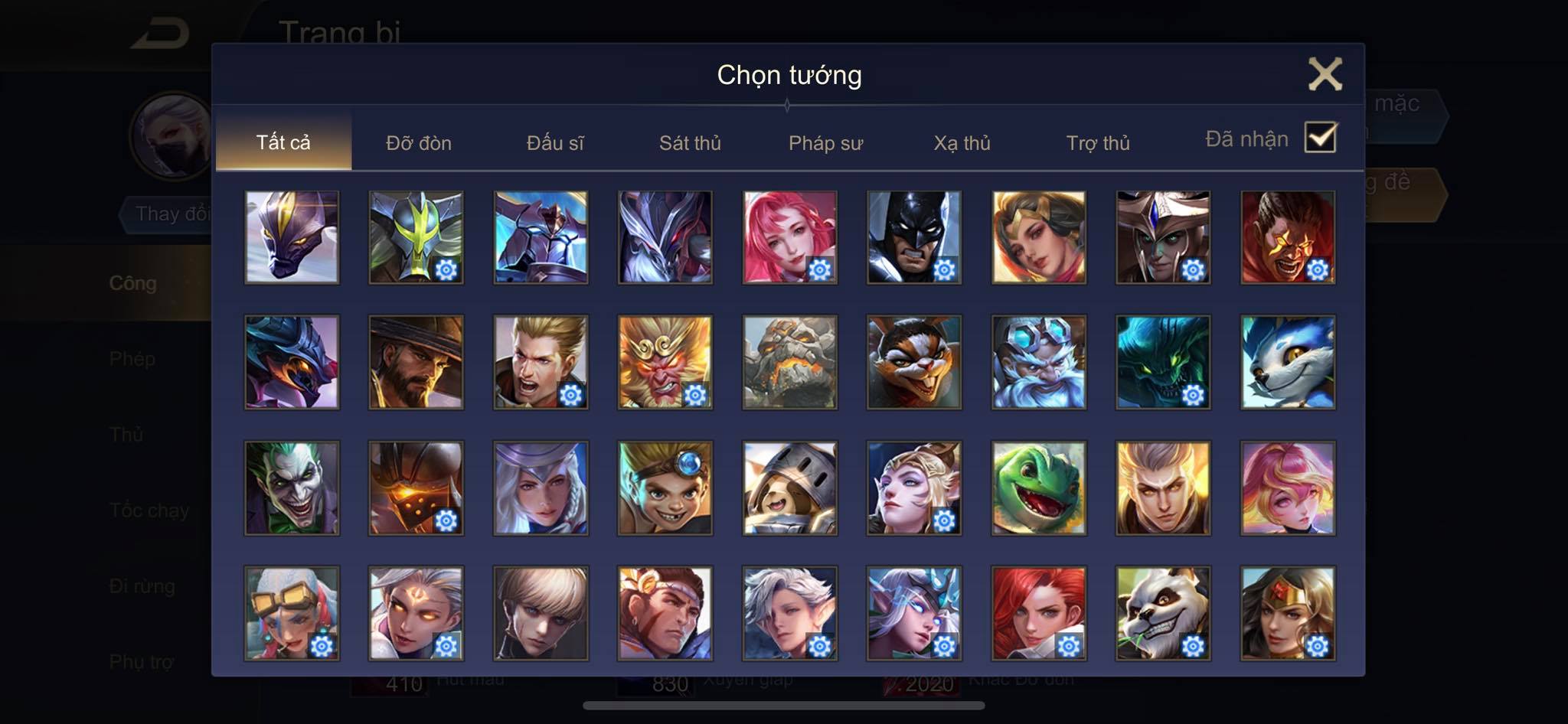This screenshot has height=724, width=1568.
Task: Toggle the Đã nhận checkbox
Action: tap(1321, 138)
